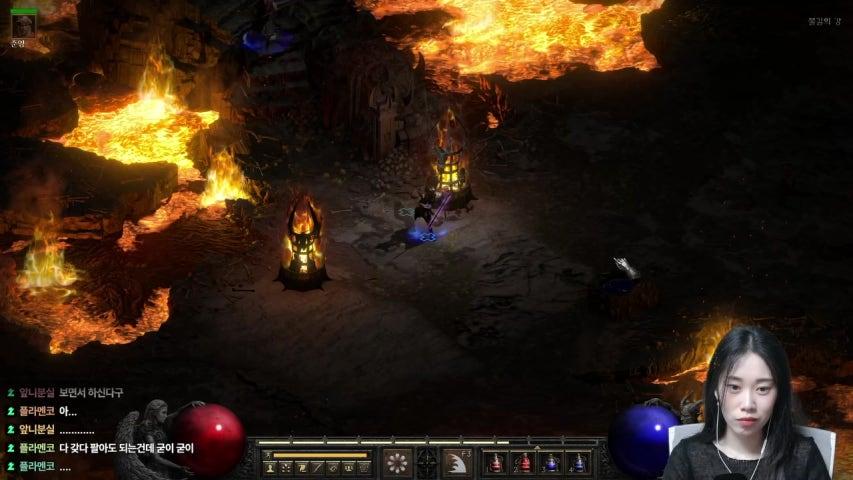Image resolution: width=853 pixels, height=480 pixels.
Task: Use the red healing potion in belt slot 2
Action: [x=523, y=463]
